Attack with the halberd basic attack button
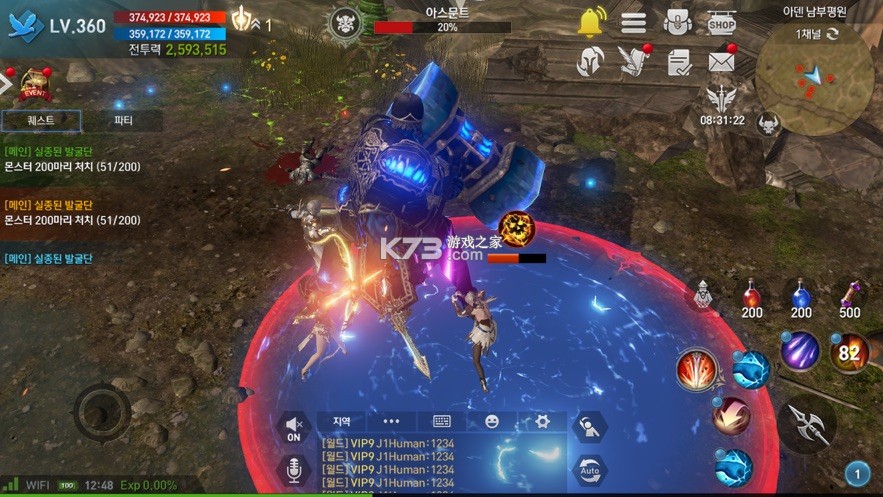This screenshot has width=883, height=497. click(x=807, y=425)
